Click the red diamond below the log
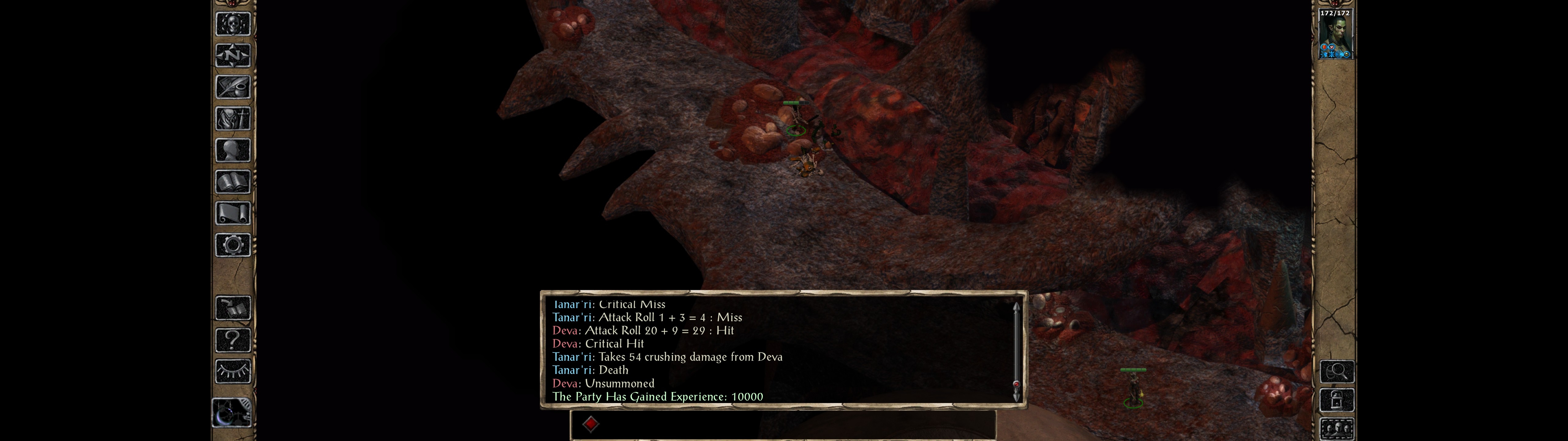The image size is (1568, 441). pos(590,424)
